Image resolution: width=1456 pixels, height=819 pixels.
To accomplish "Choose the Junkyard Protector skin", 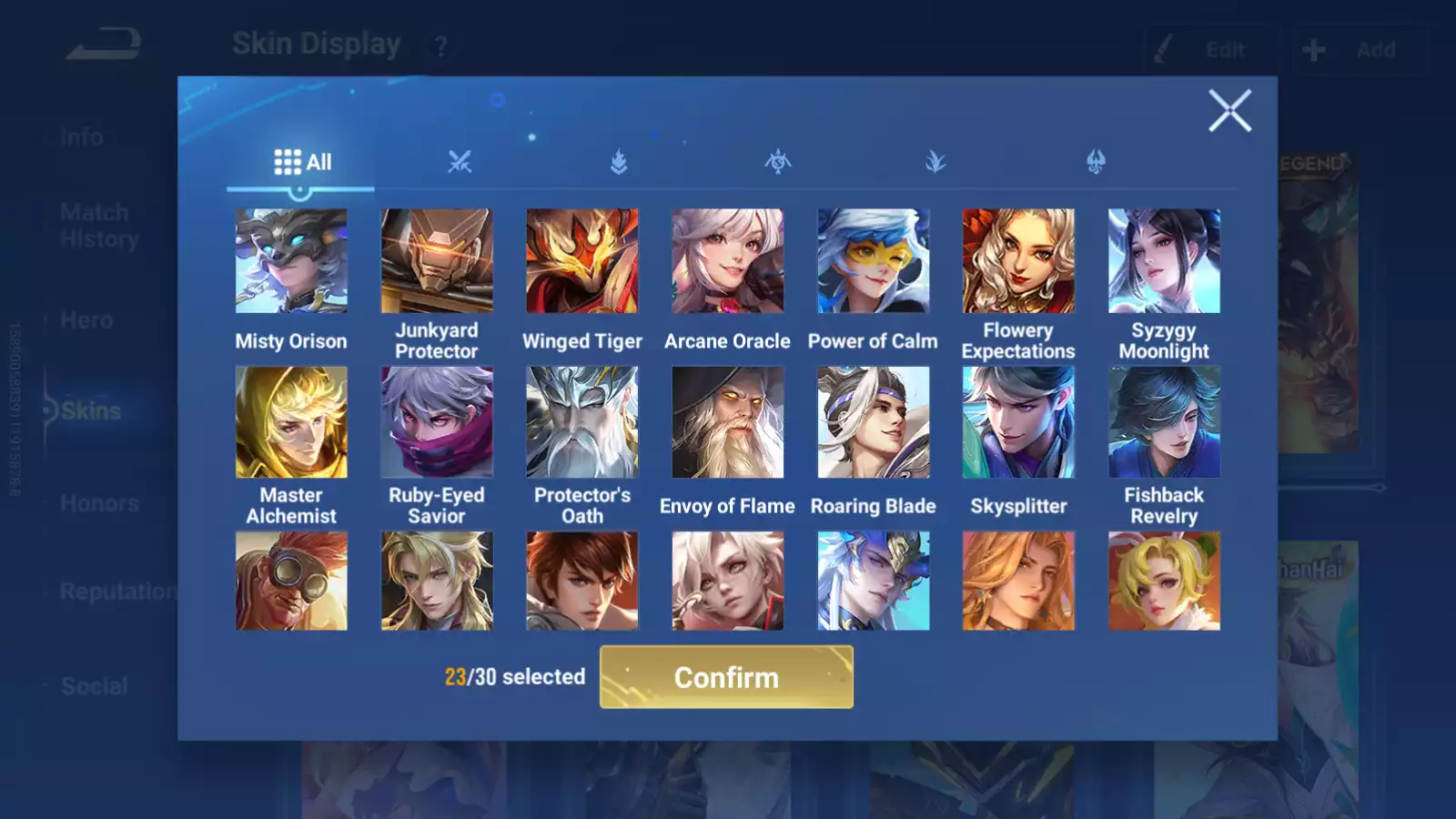I will pyautogui.click(x=437, y=261).
